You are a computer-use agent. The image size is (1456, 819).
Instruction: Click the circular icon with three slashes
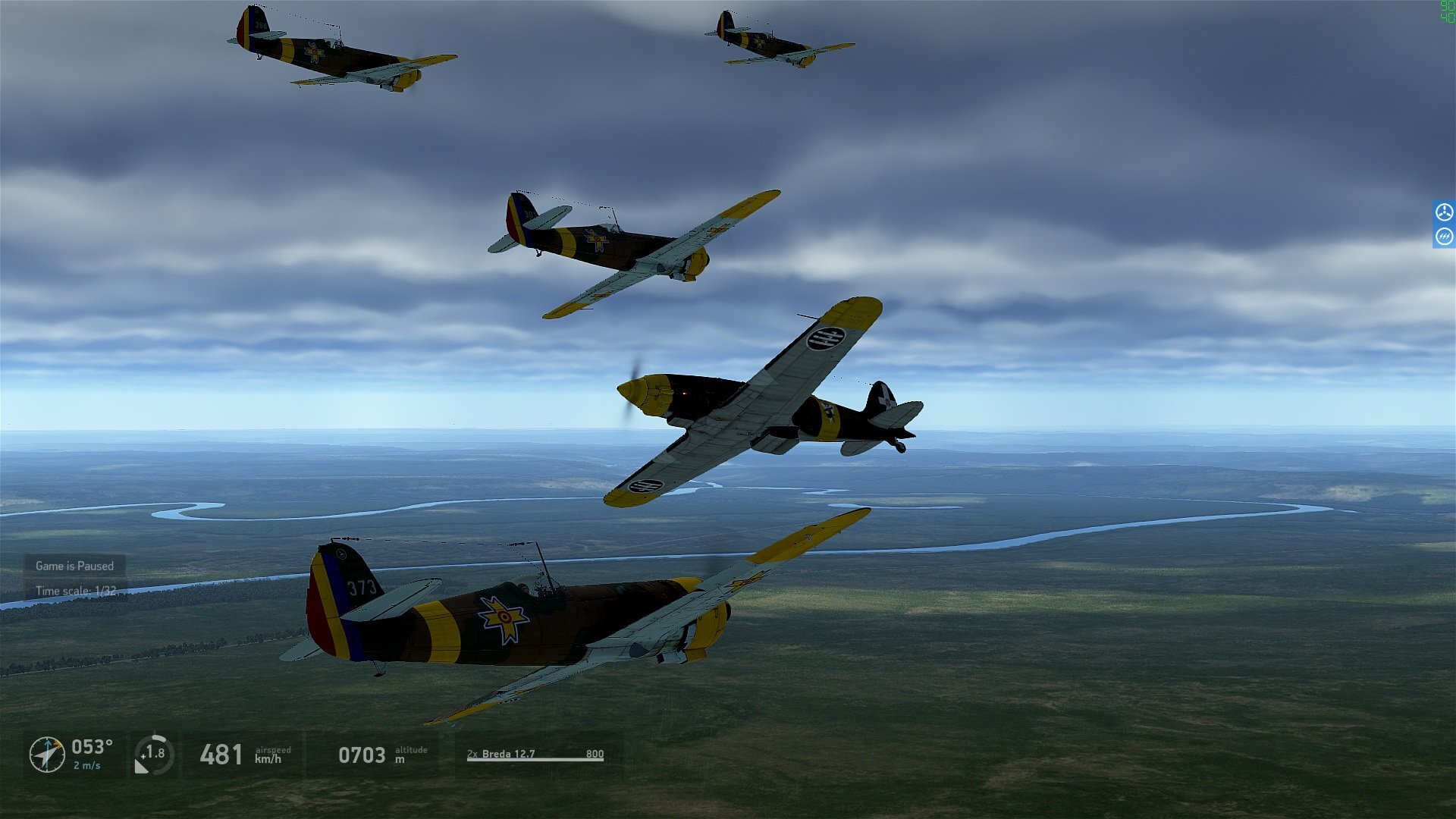click(x=1444, y=237)
